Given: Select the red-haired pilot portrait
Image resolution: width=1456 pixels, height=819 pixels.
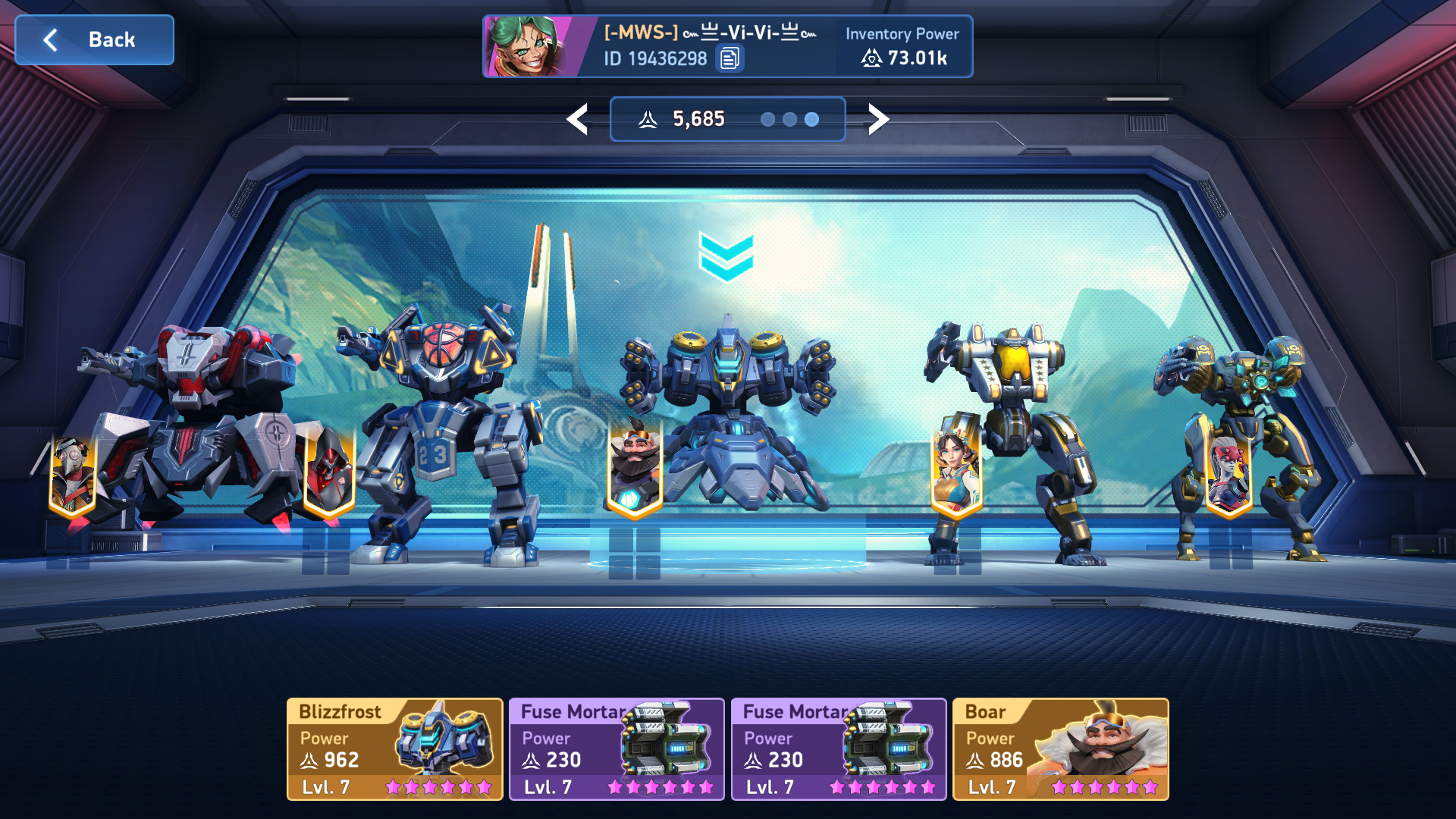Looking at the screenshot, I should click(1228, 474).
